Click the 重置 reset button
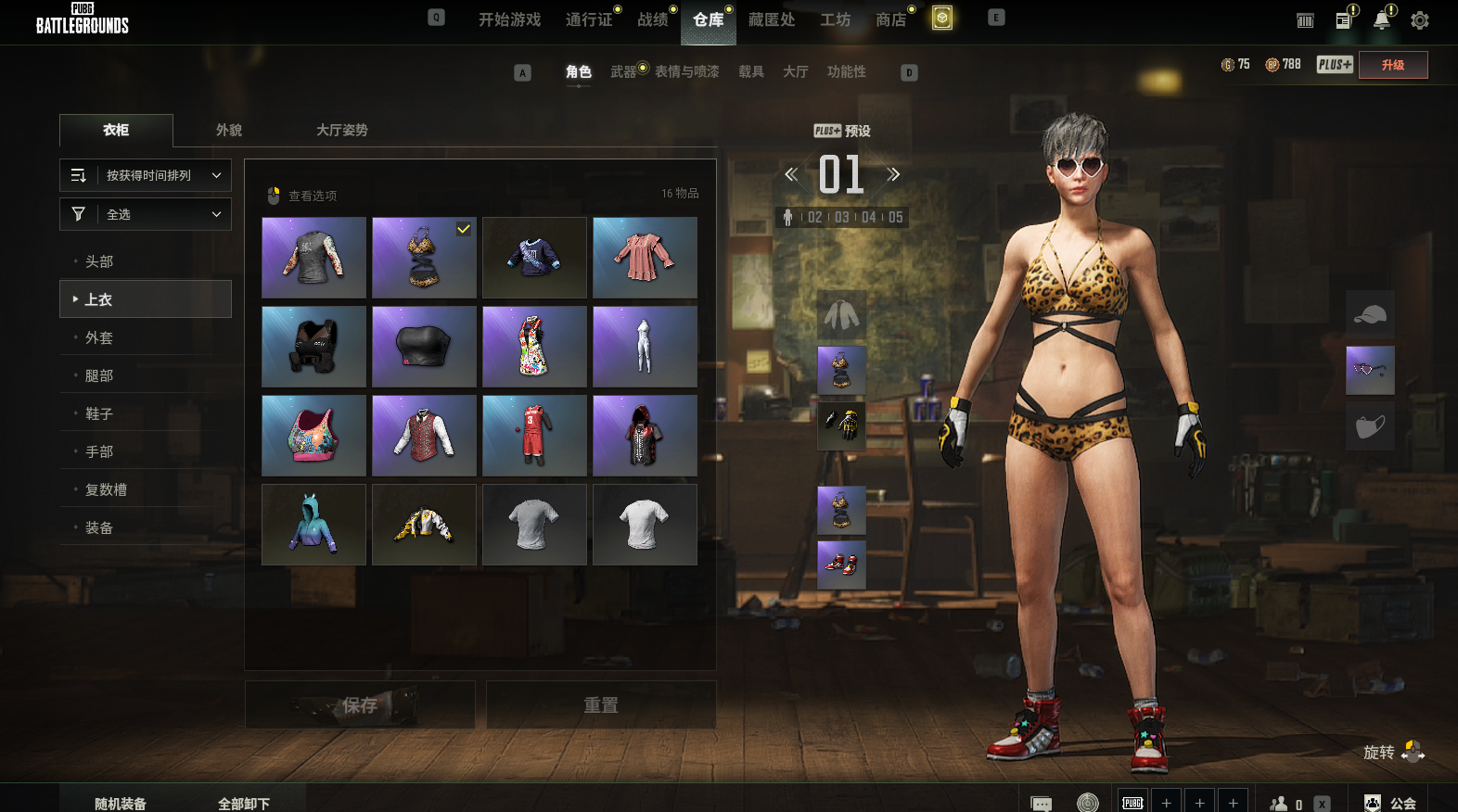Screen dimensions: 1458x812 pyautogui.click(x=601, y=705)
